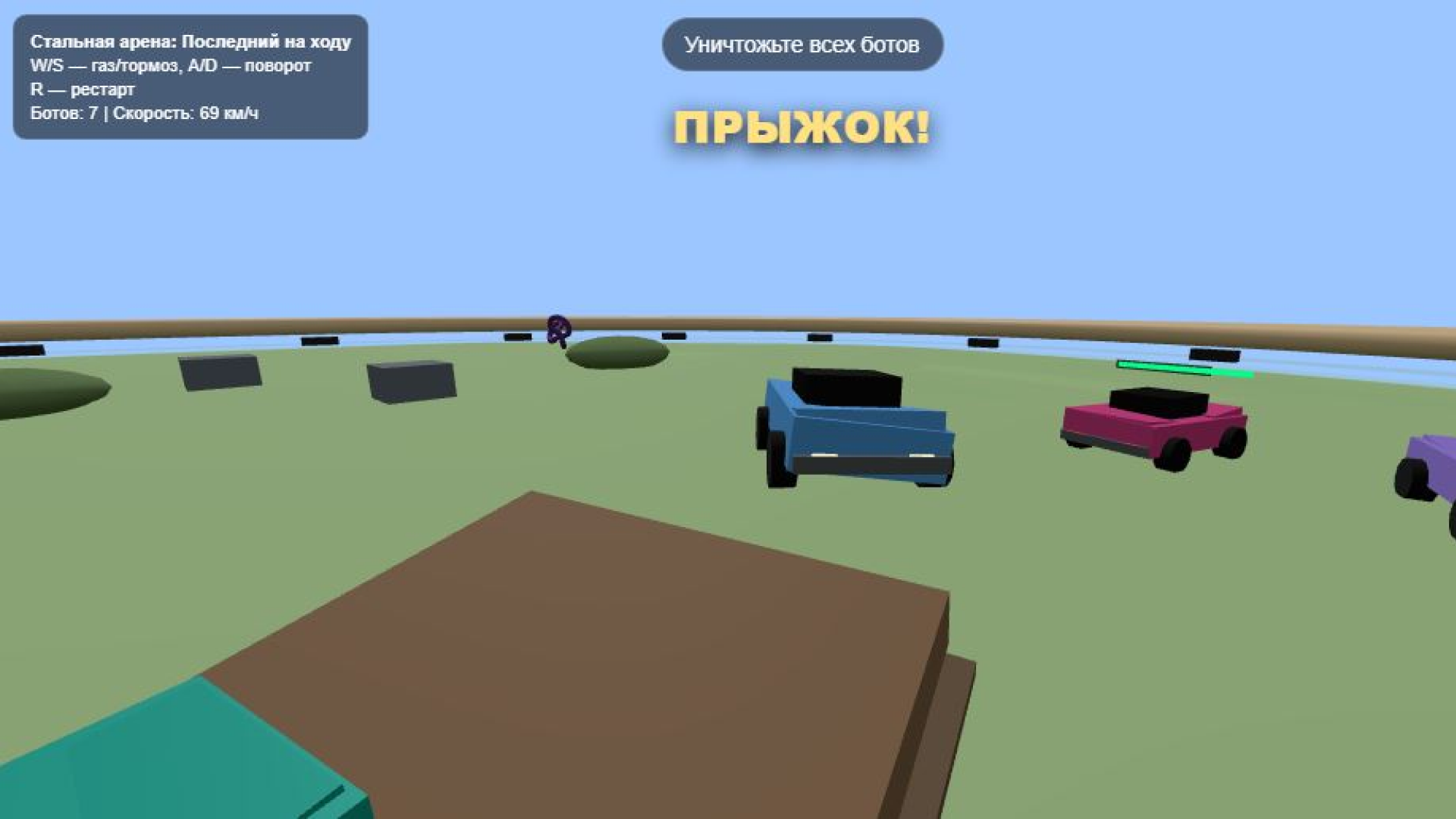Click the W/S газ/тормоз instruction line
Image resolution: width=1456 pixels, height=819 pixels.
click(168, 66)
